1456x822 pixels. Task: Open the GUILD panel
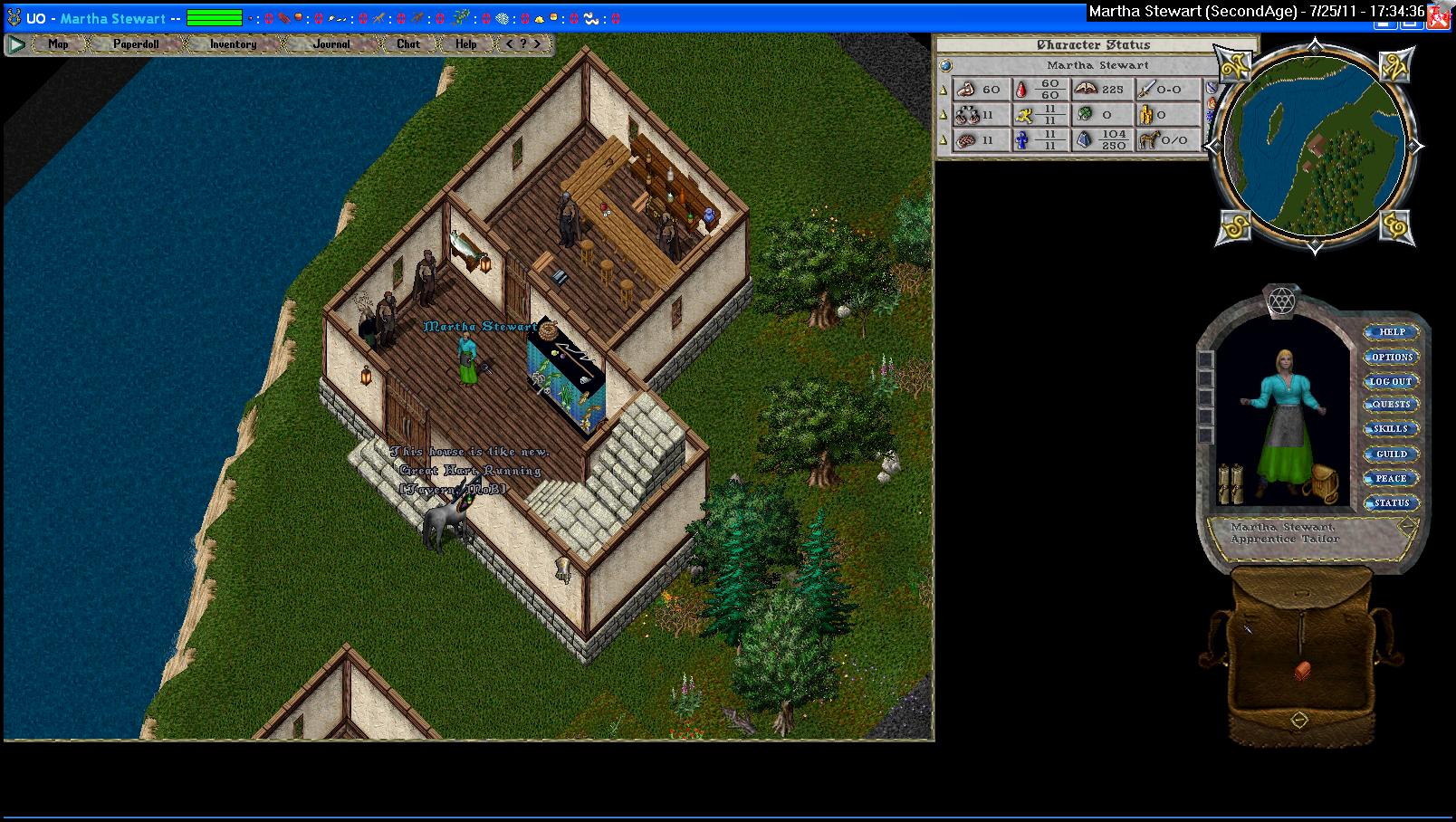click(x=1392, y=454)
